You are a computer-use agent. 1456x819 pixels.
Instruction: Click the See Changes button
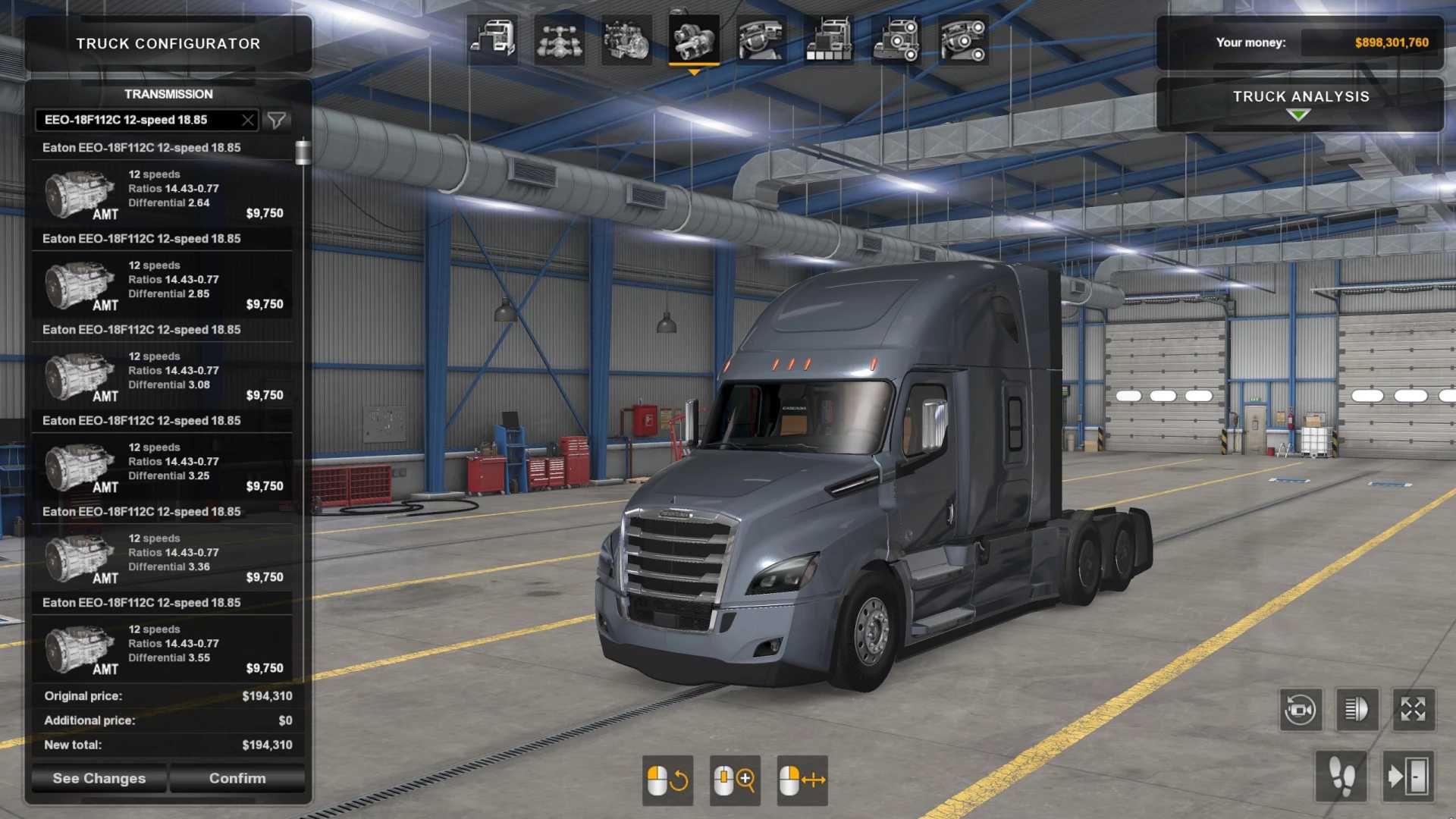pyautogui.click(x=99, y=778)
